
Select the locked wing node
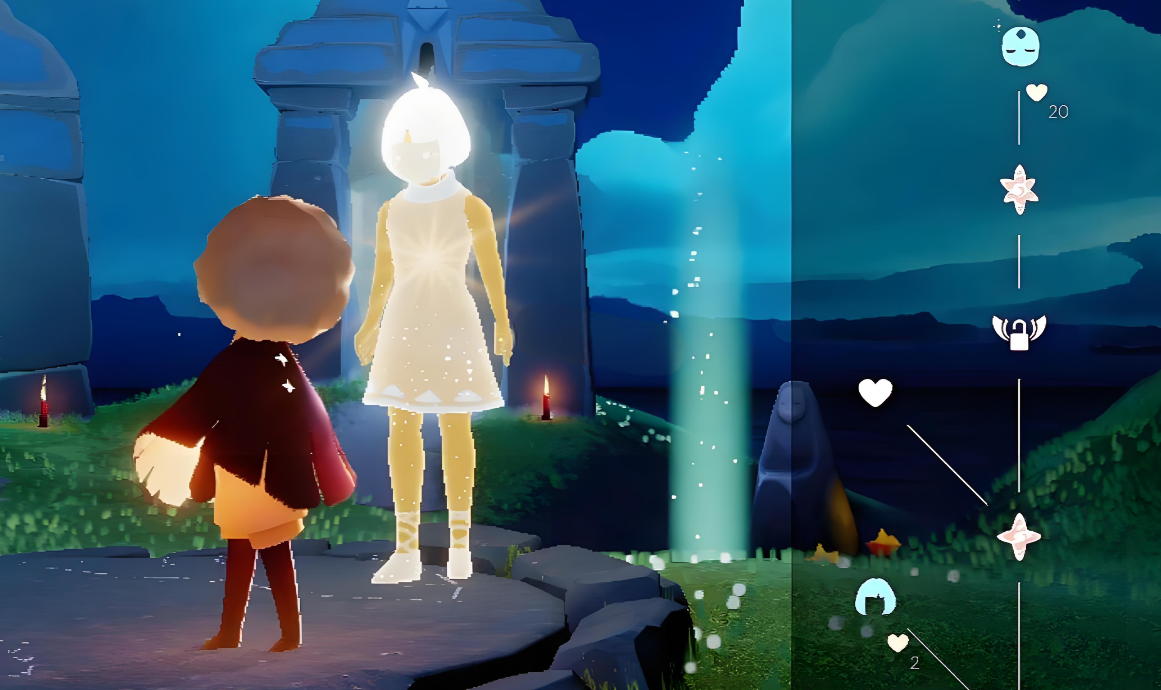pyautogui.click(x=1018, y=331)
